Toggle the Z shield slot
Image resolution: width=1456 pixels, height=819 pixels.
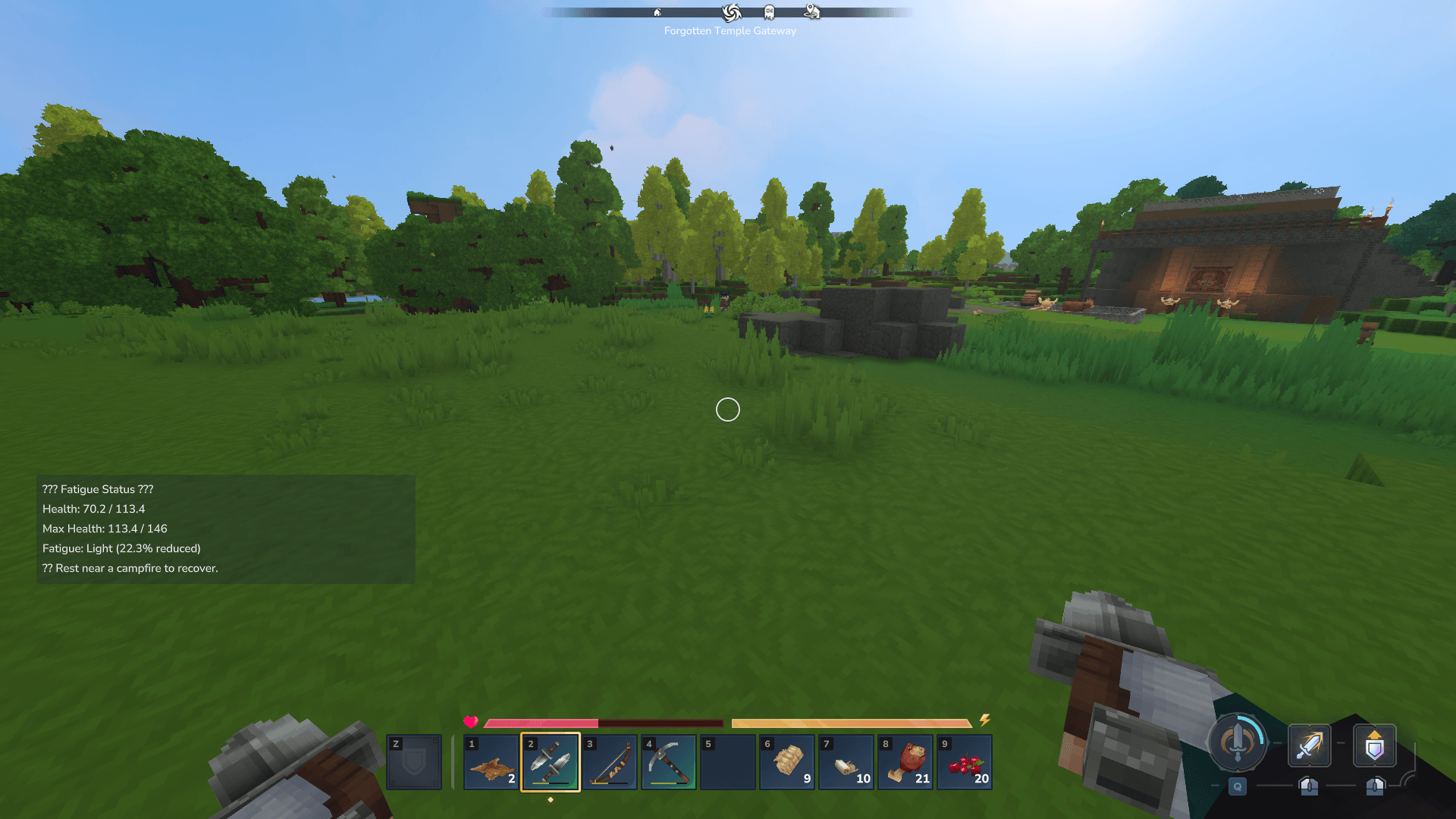click(414, 761)
